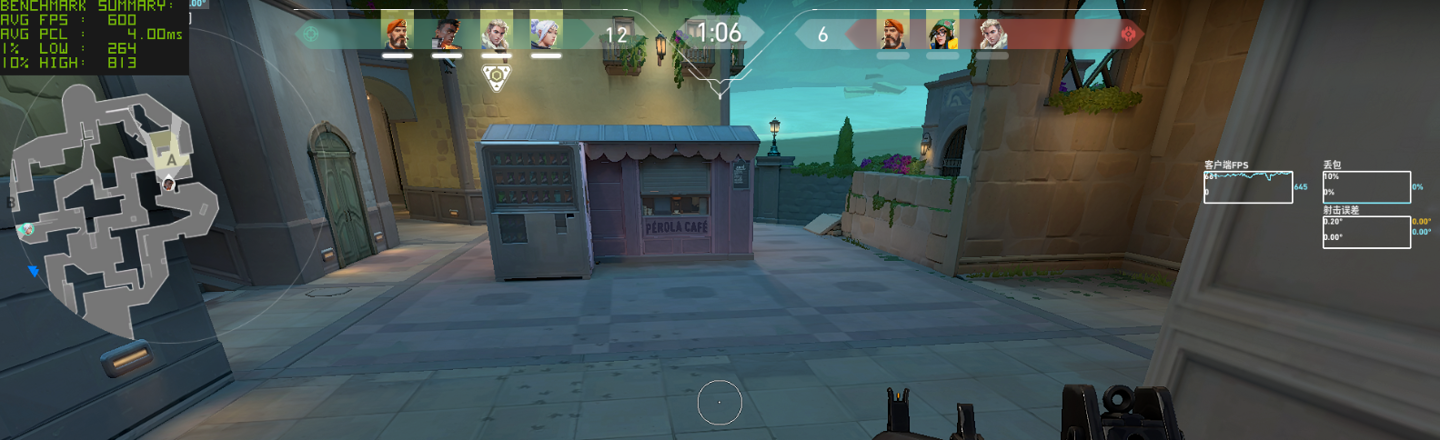Select the green team's Sova portrait
This screenshot has width=1440, height=440.
(x=496, y=31)
